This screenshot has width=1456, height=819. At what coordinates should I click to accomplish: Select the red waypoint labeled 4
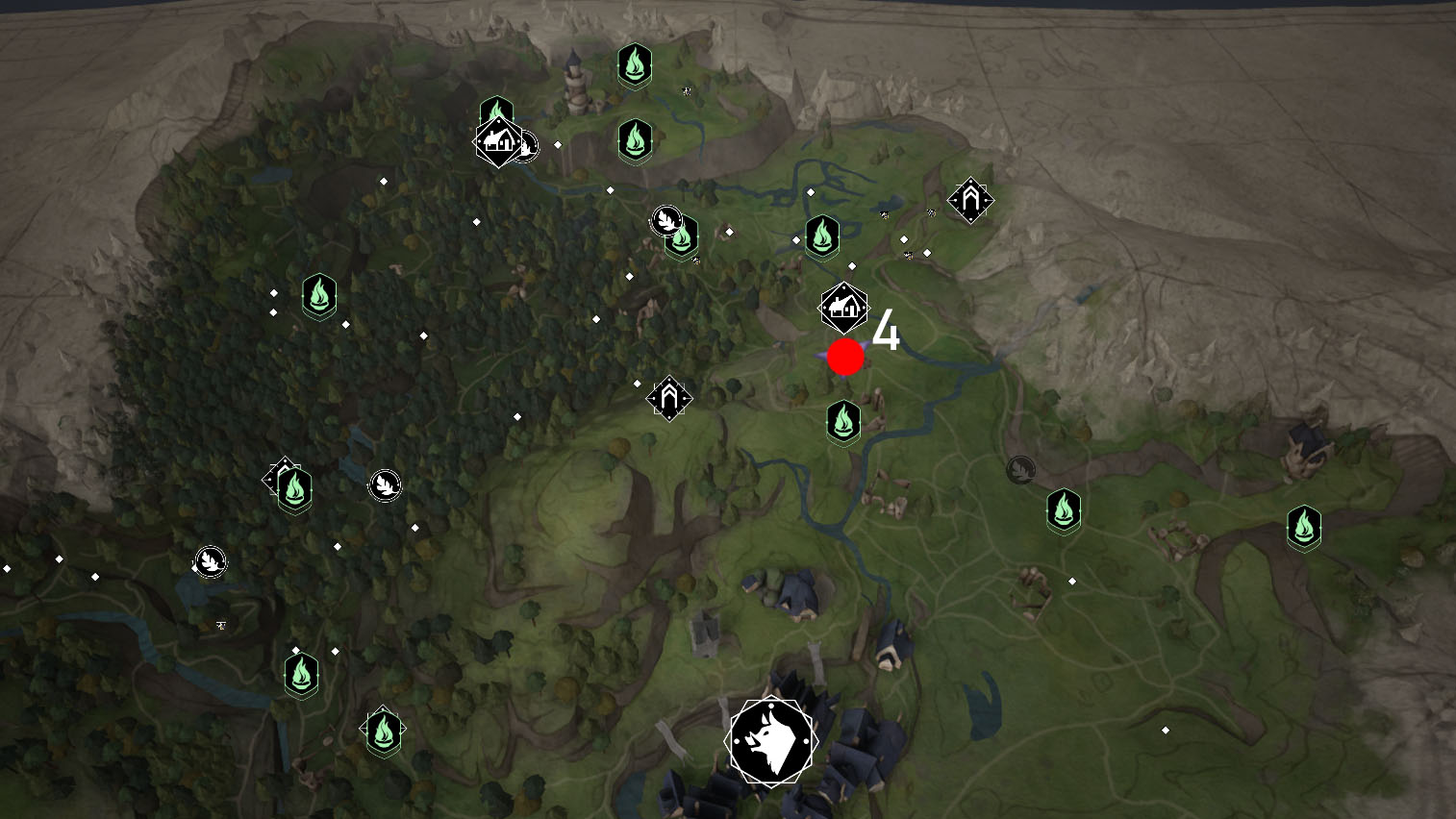(843, 358)
